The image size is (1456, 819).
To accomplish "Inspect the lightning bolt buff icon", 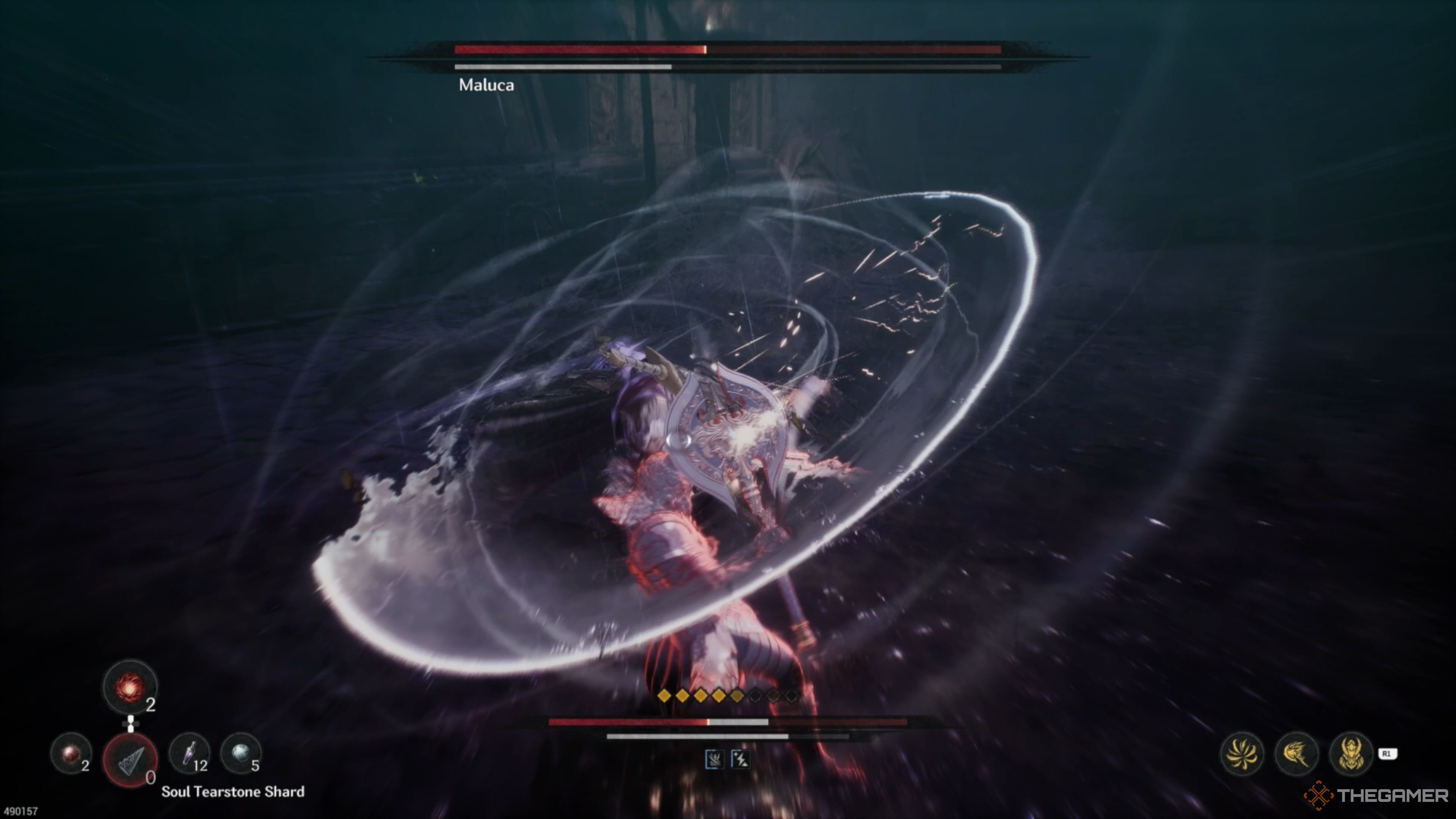I will coord(741,759).
